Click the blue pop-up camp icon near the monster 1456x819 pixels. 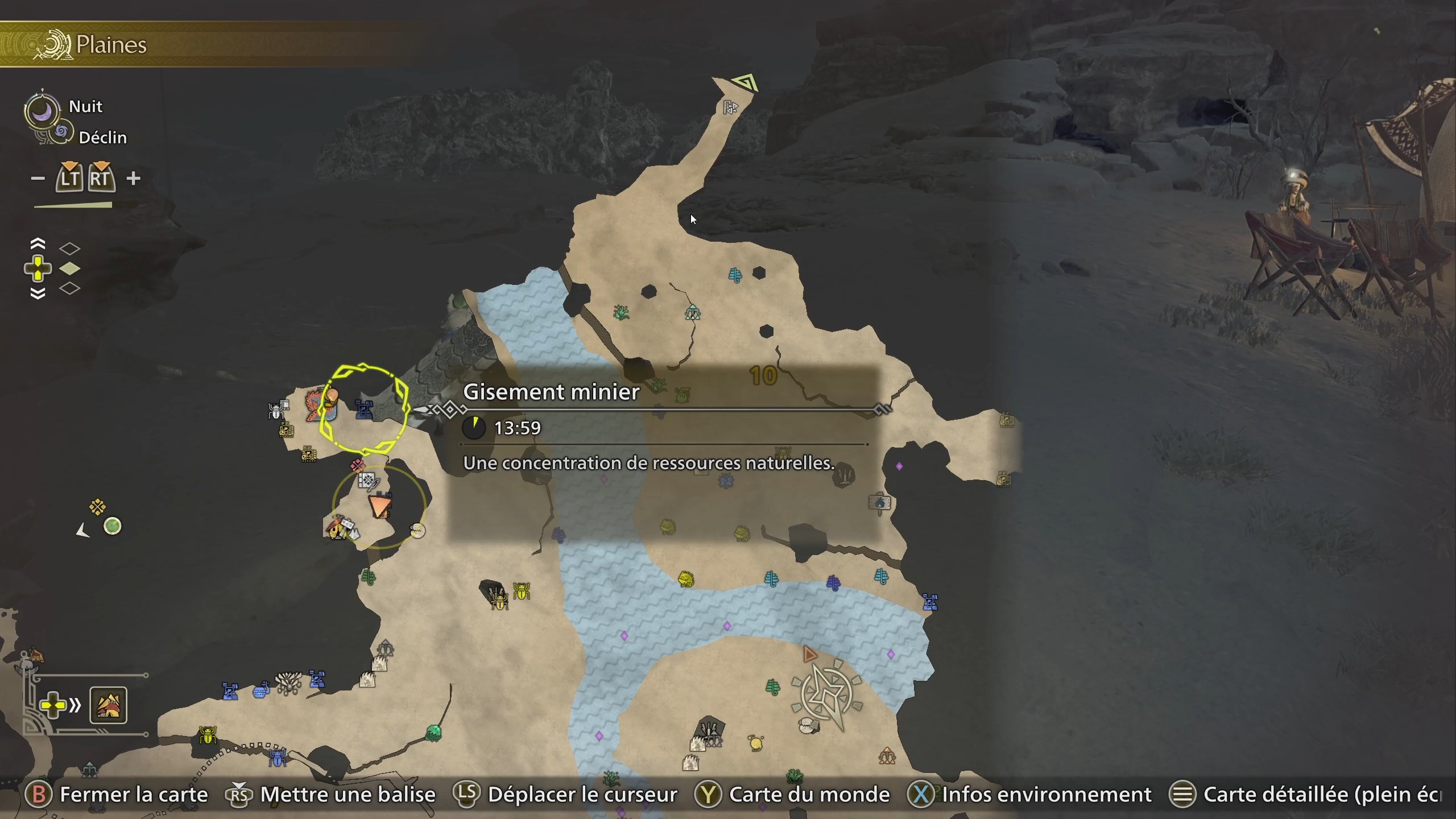click(364, 411)
